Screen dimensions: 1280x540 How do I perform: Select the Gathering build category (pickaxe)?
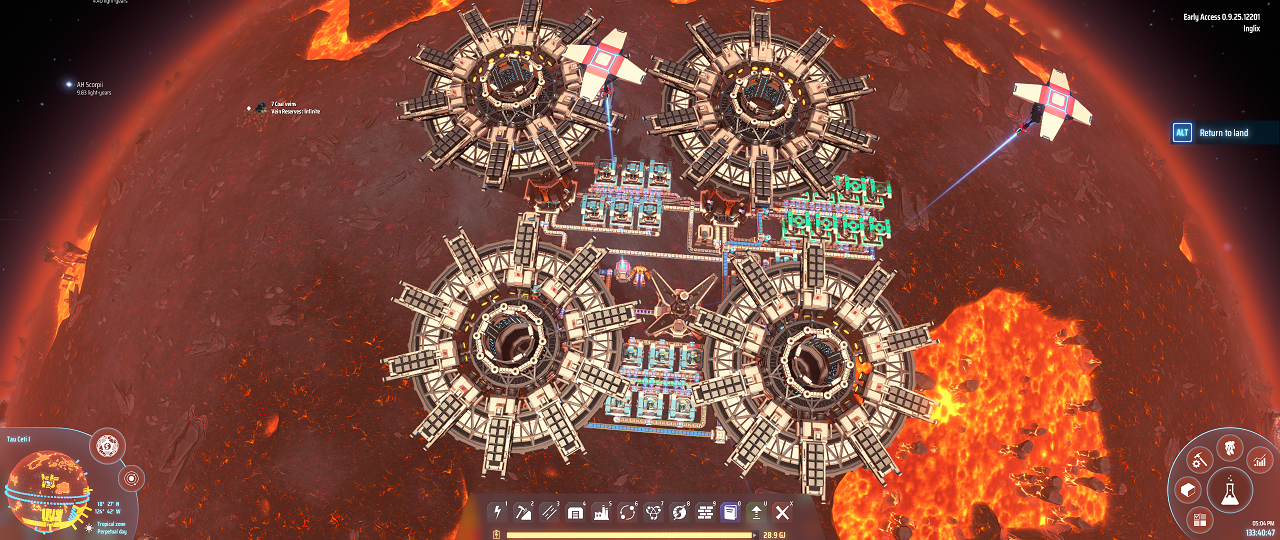click(523, 513)
